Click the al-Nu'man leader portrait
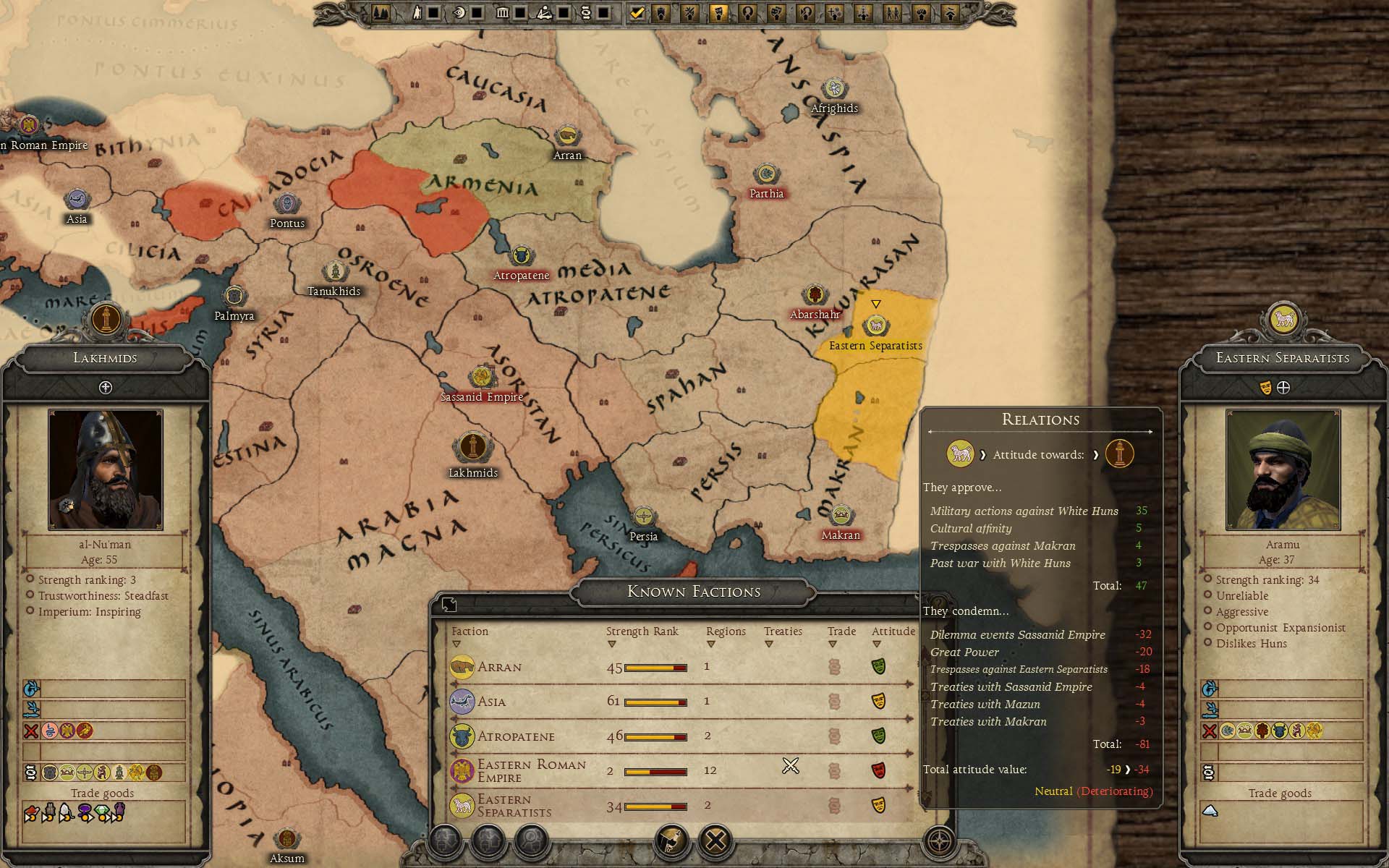 click(x=106, y=469)
